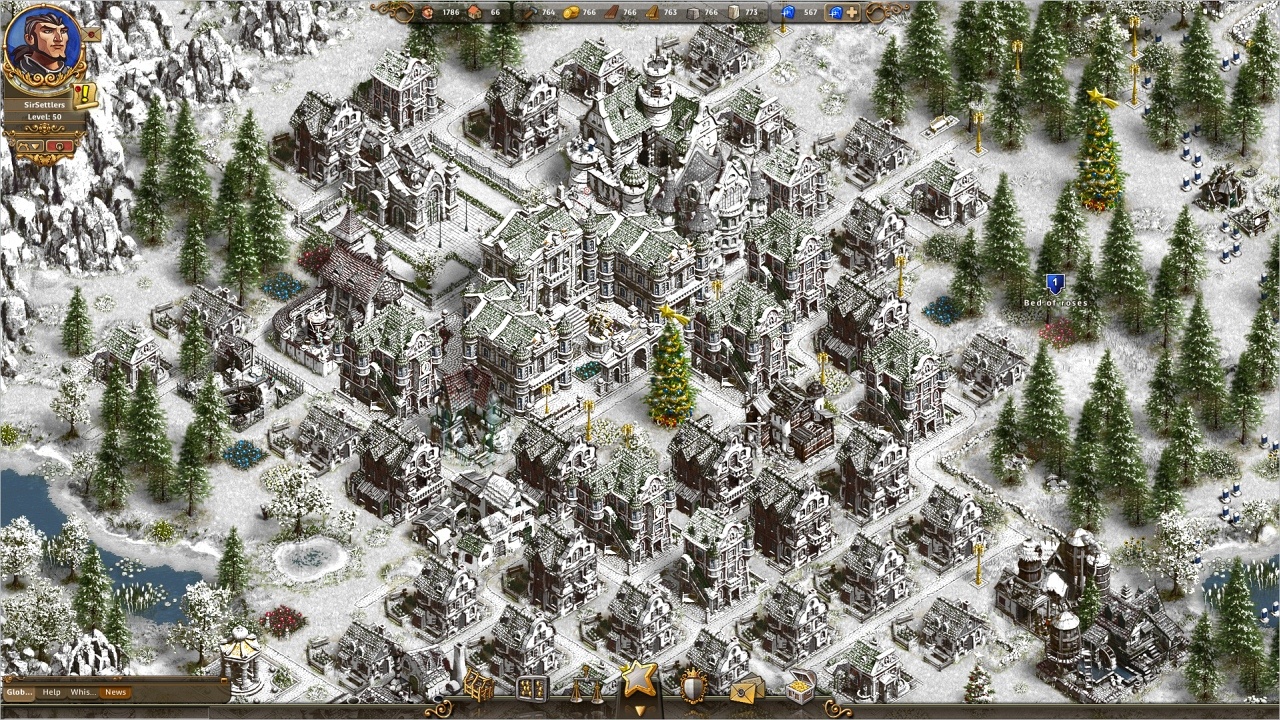Switch to the Whisper chat tab

click(83, 692)
